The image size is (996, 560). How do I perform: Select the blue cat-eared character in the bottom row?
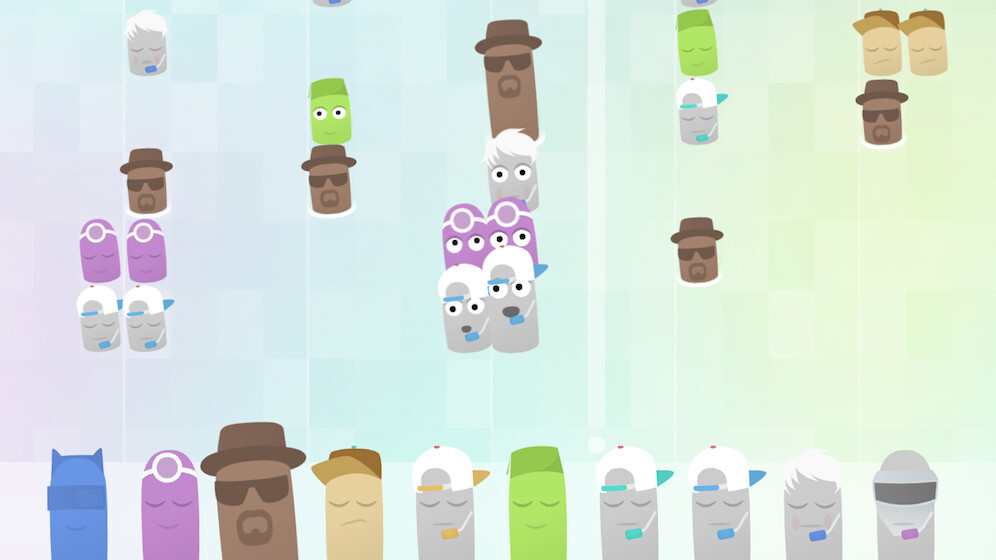77,508
